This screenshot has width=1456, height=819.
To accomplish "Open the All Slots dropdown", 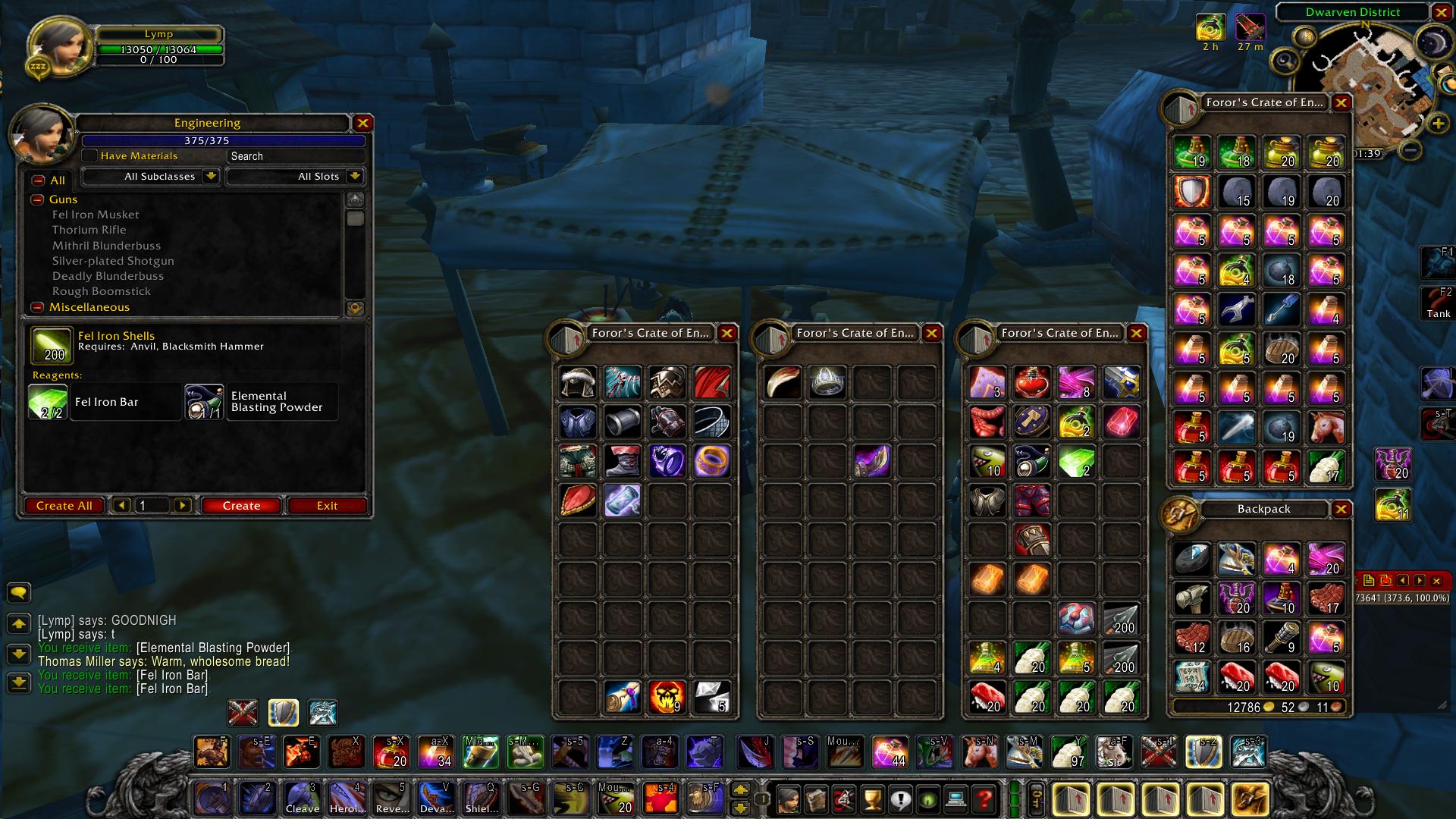I will 294,176.
